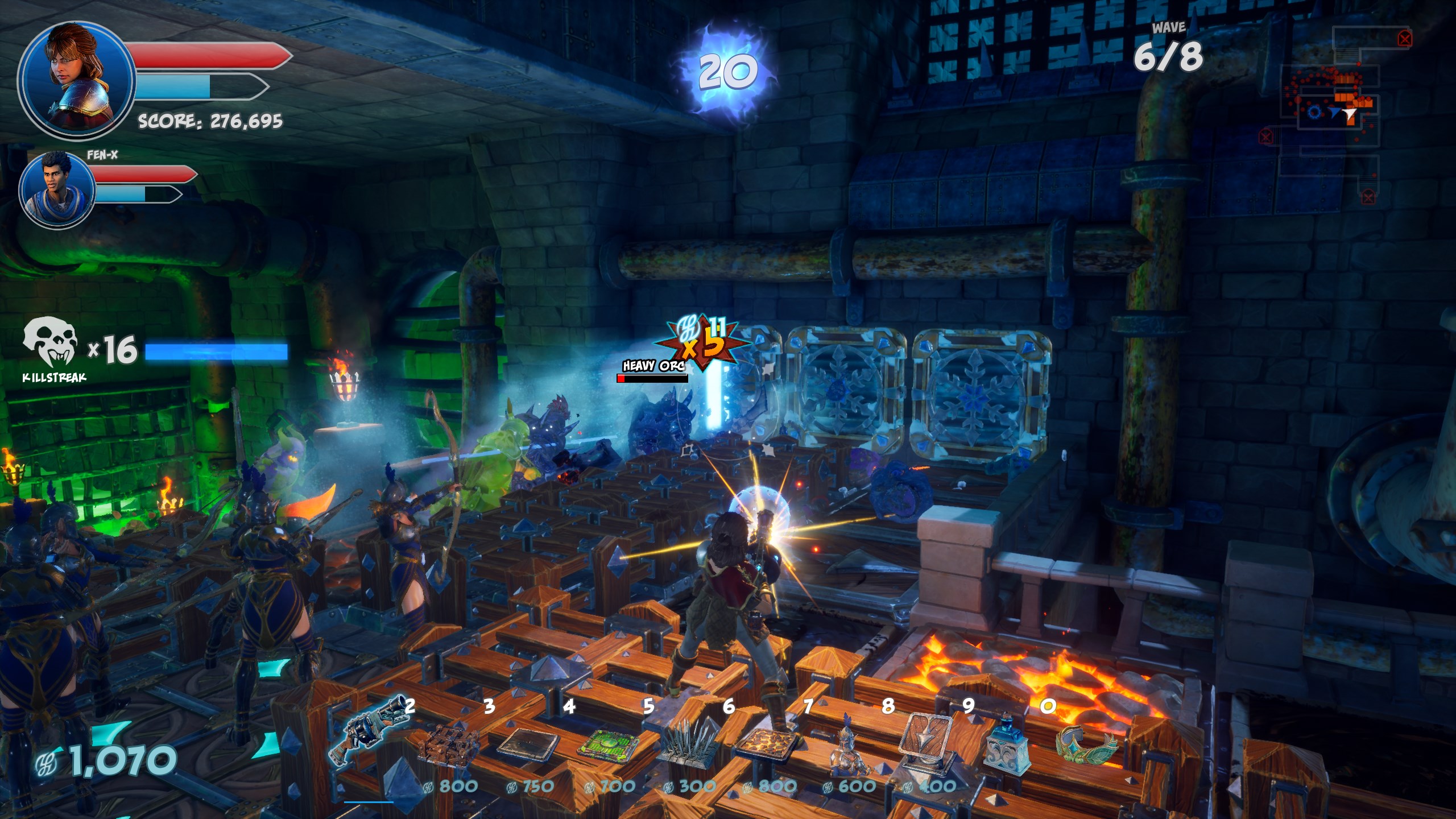Choose the lava brimstone floor trap
Screen dimensions: 1456x819
click(767, 744)
